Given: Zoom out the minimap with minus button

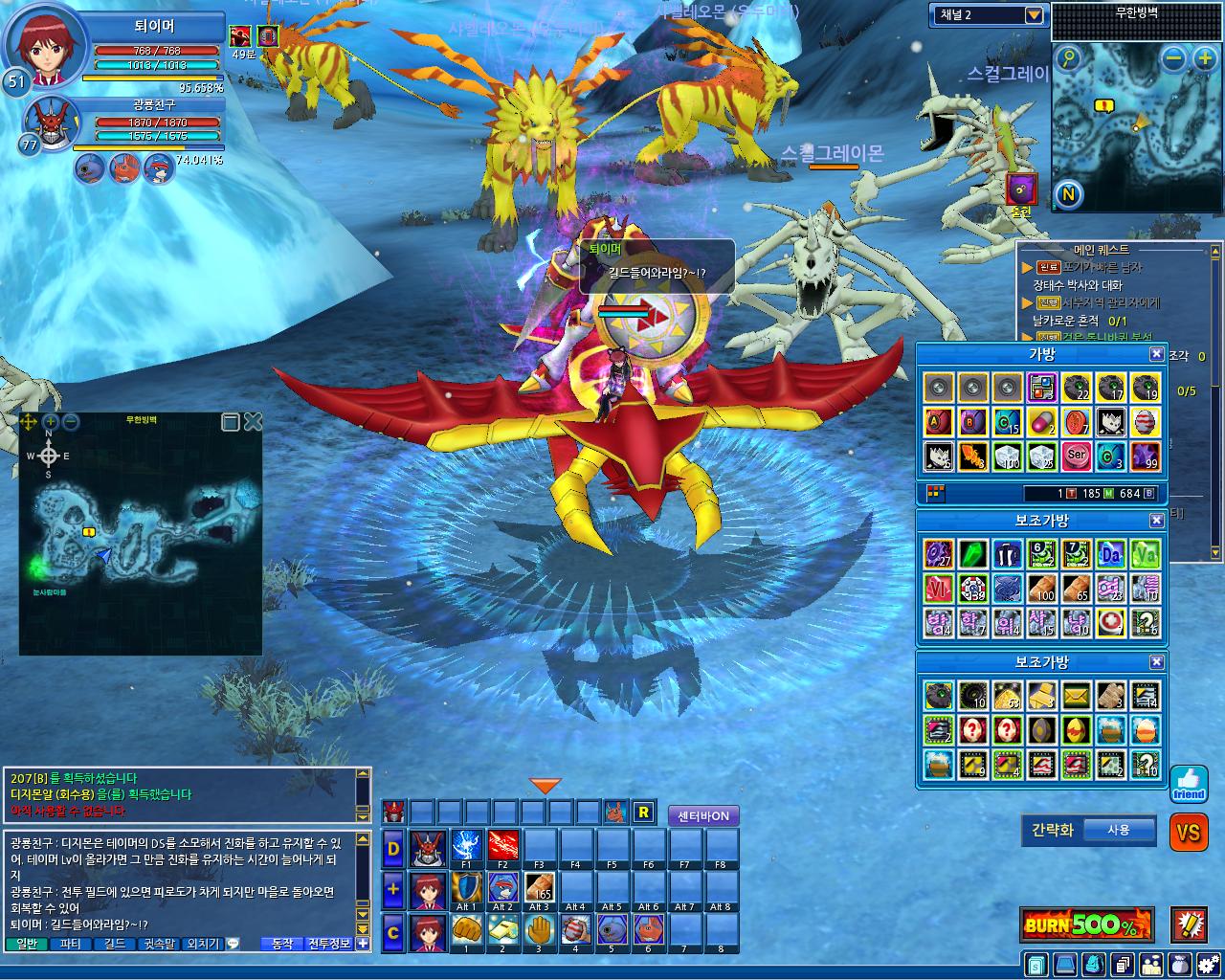Looking at the screenshot, I should click(1174, 59).
